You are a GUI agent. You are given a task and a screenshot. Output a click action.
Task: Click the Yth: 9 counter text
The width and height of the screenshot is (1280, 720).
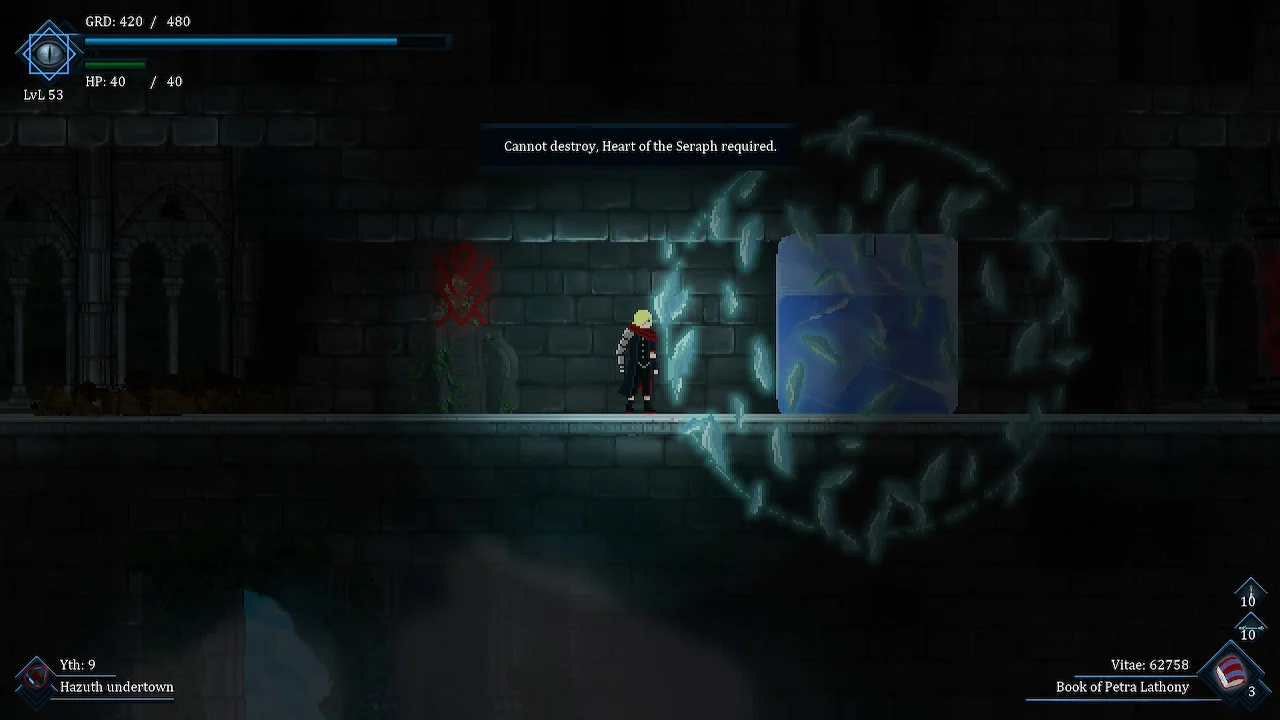(78, 664)
